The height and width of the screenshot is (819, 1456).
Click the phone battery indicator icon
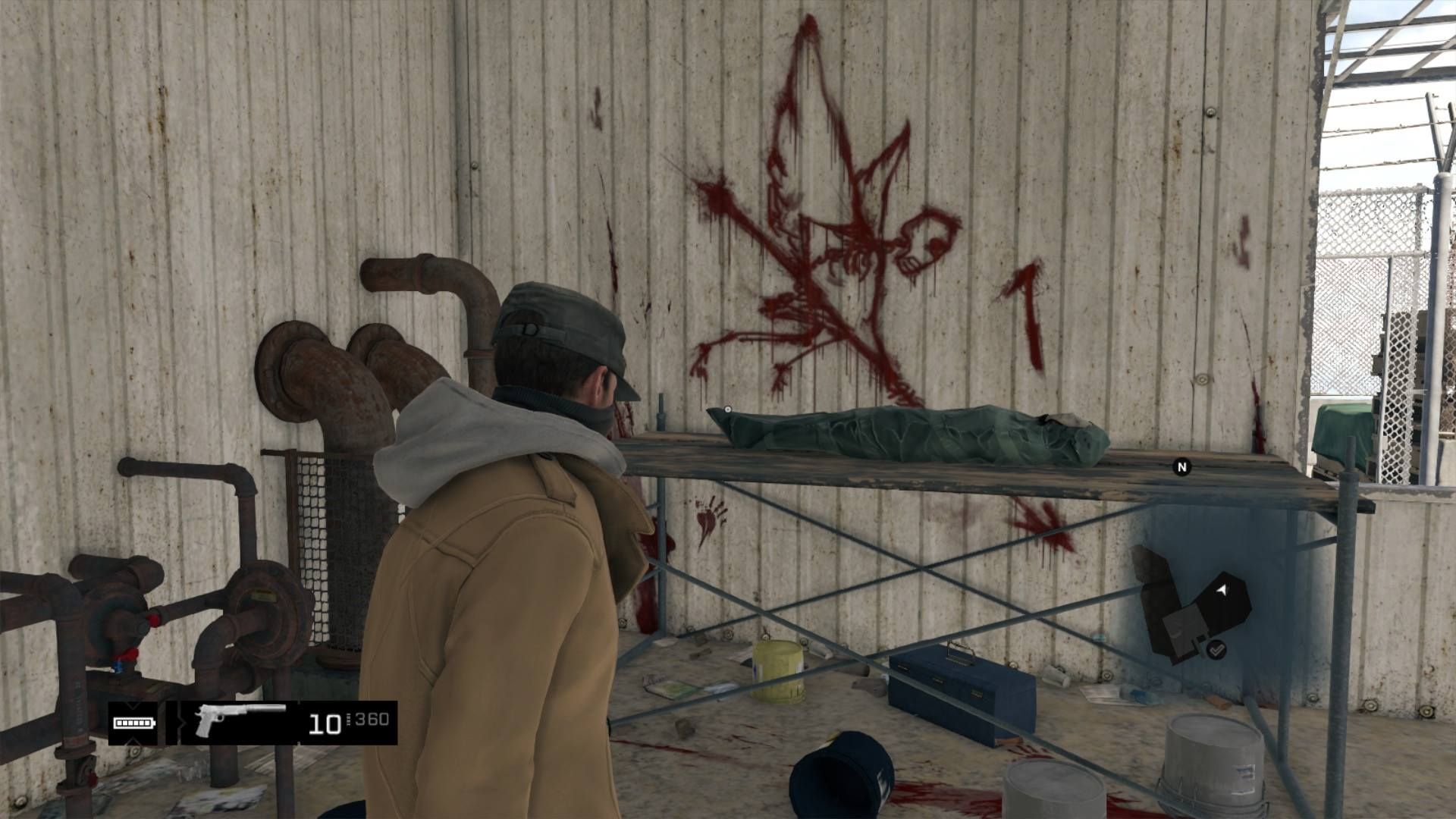point(134,723)
